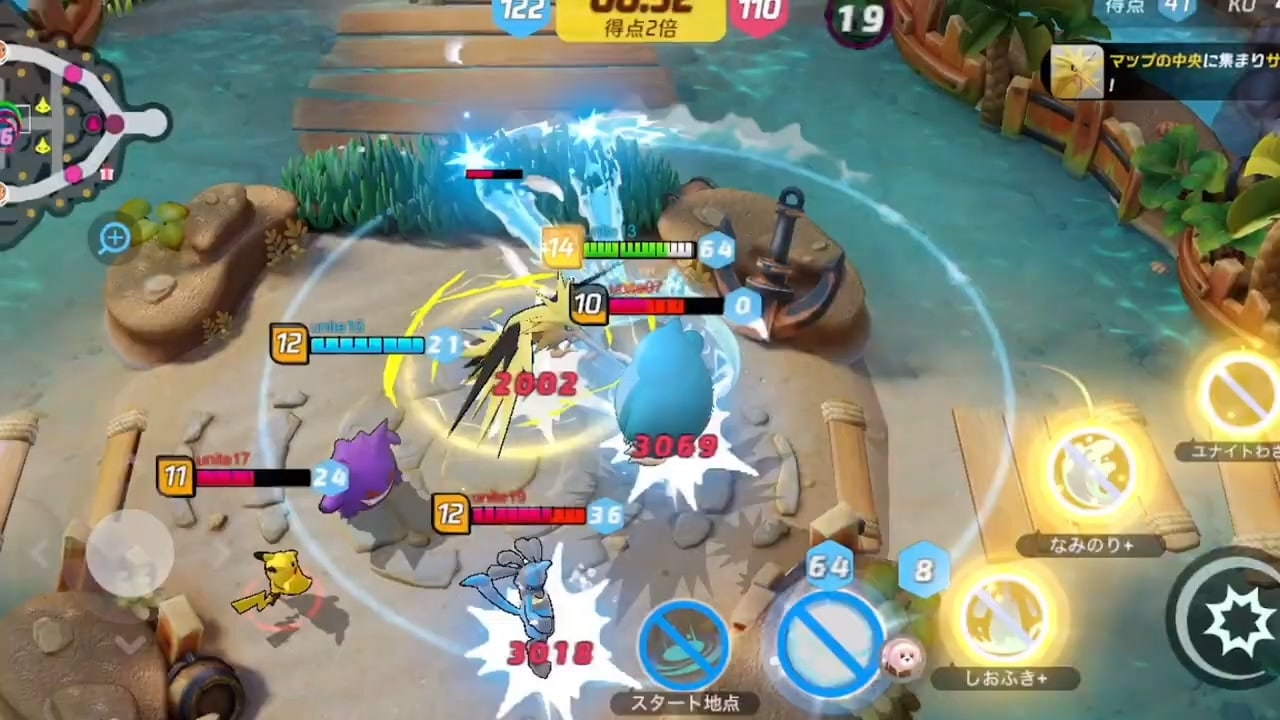Tap the magnifier zoom icon below the minimap
The image size is (1280, 720).
pos(113,238)
